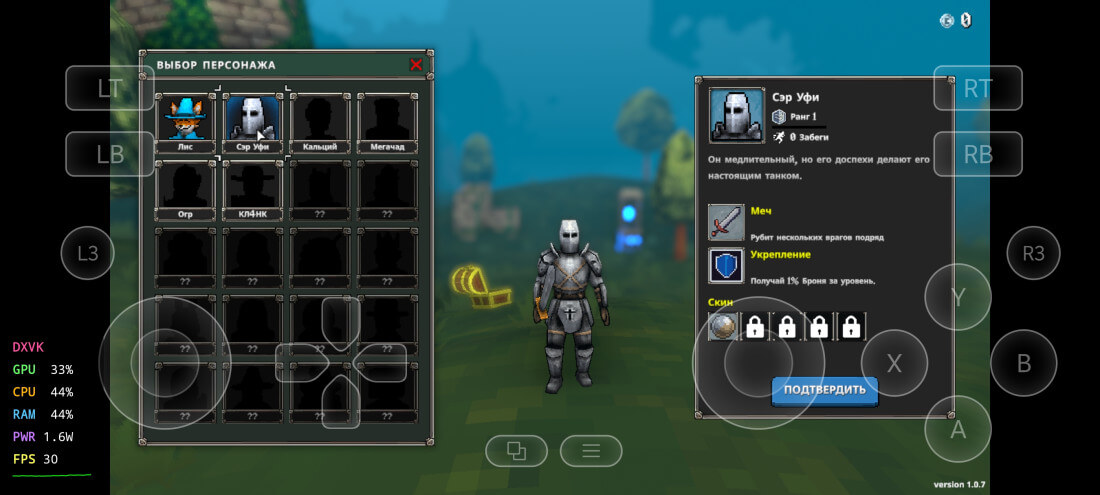Image resolution: width=1100 pixels, height=495 pixels.
Task: Close the character selection window
Action: pyautogui.click(x=416, y=65)
